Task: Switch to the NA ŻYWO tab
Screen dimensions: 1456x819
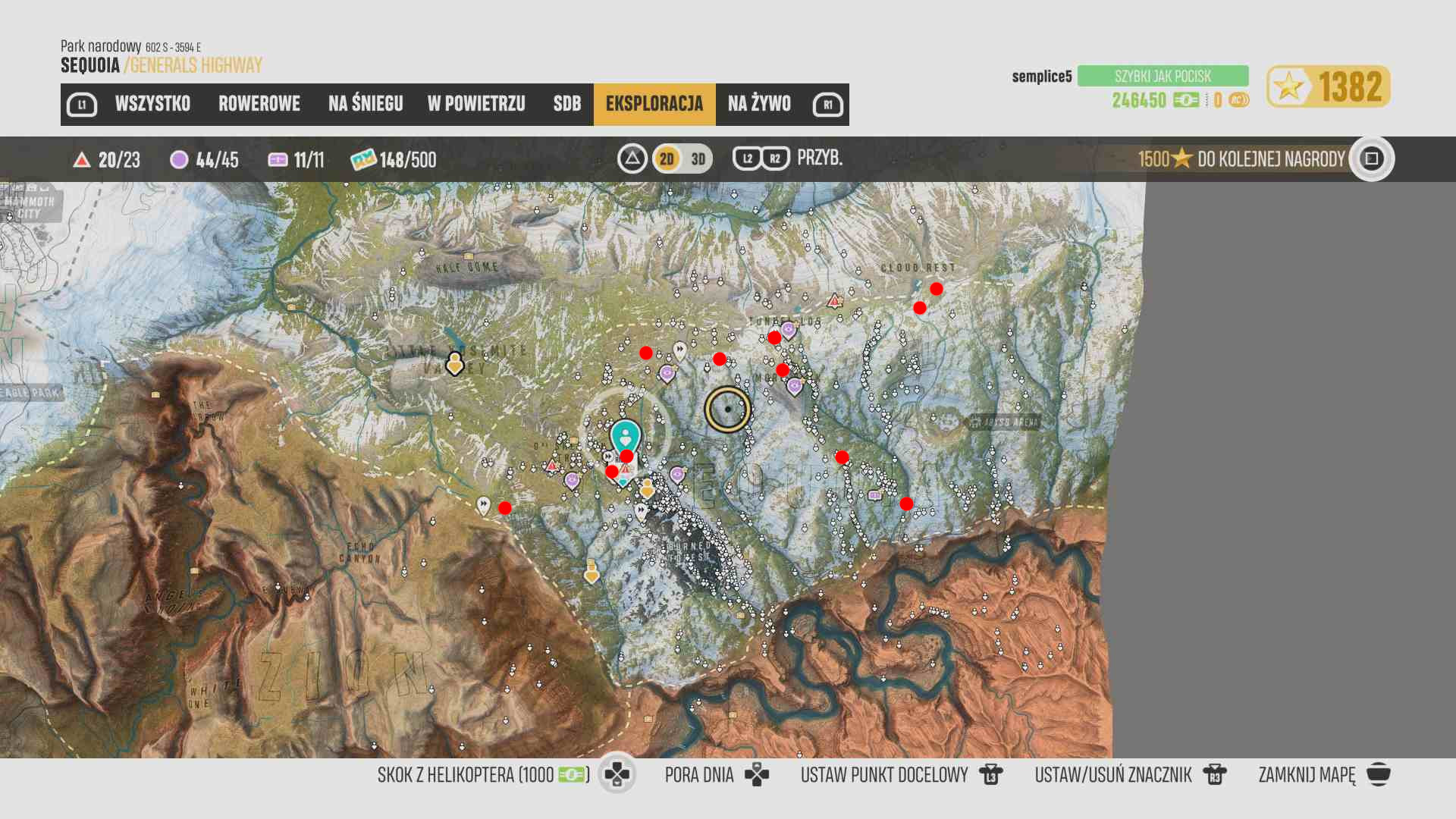Action: [x=759, y=104]
